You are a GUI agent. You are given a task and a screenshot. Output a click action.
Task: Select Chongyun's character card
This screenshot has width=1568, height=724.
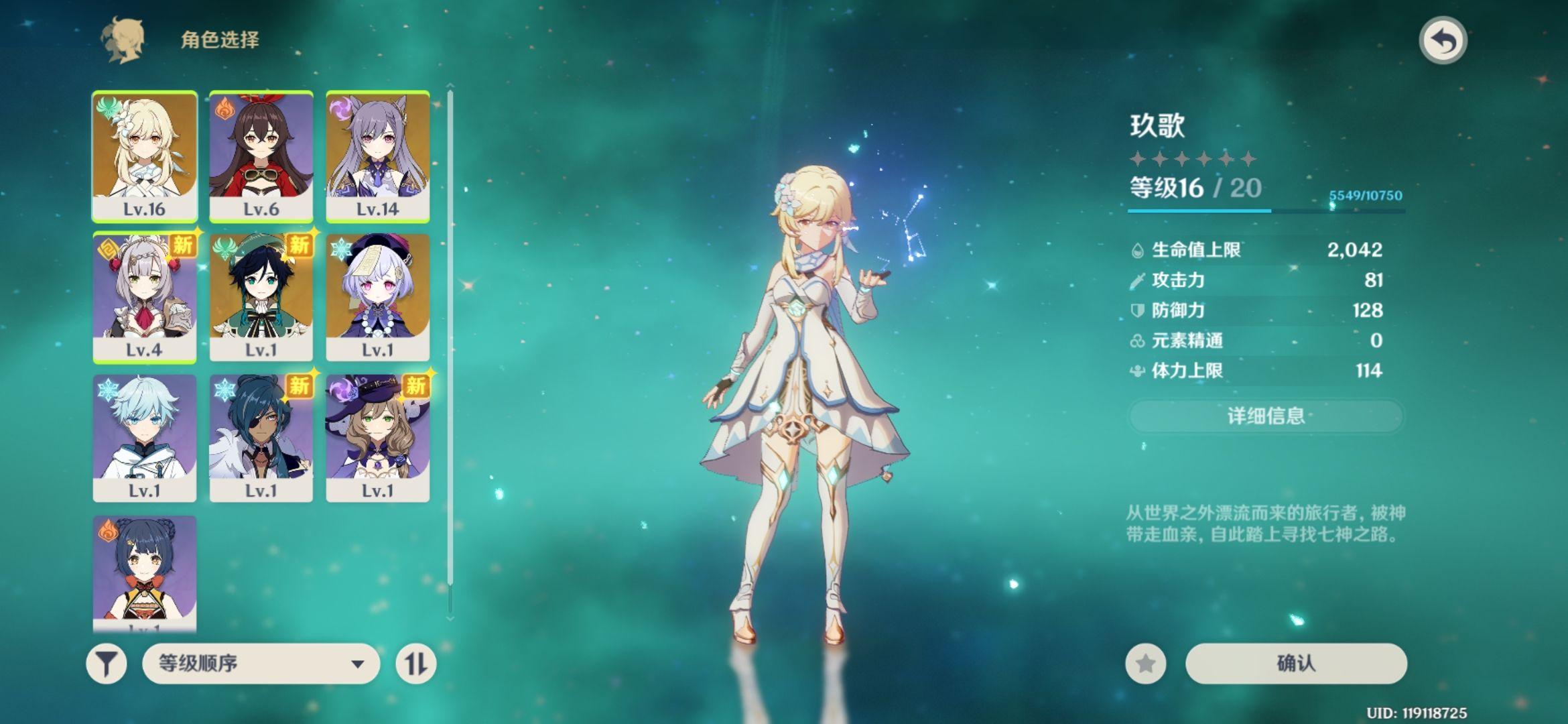click(145, 438)
